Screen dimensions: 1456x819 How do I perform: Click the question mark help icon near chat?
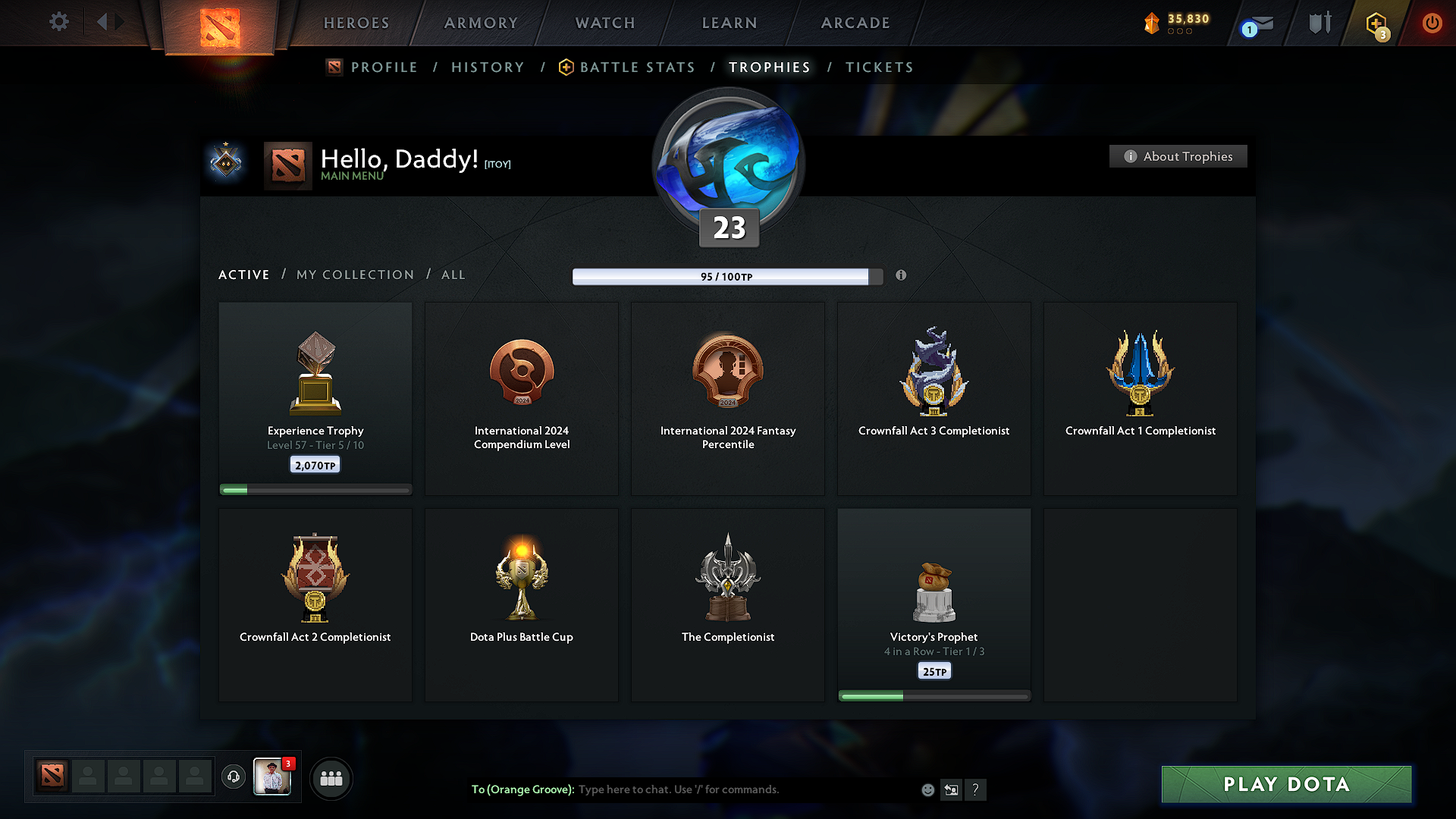976,789
